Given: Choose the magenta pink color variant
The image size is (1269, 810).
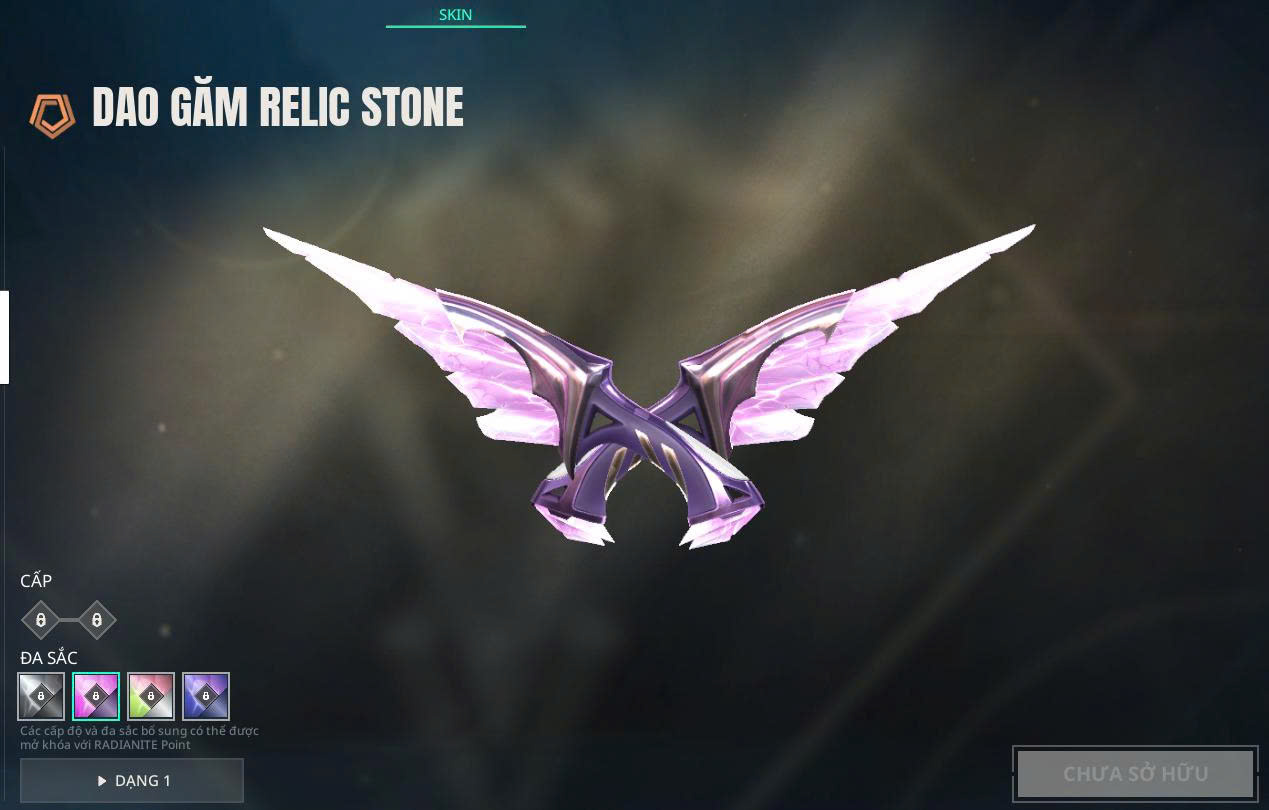Looking at the screenshot, I should pos(96,696).
